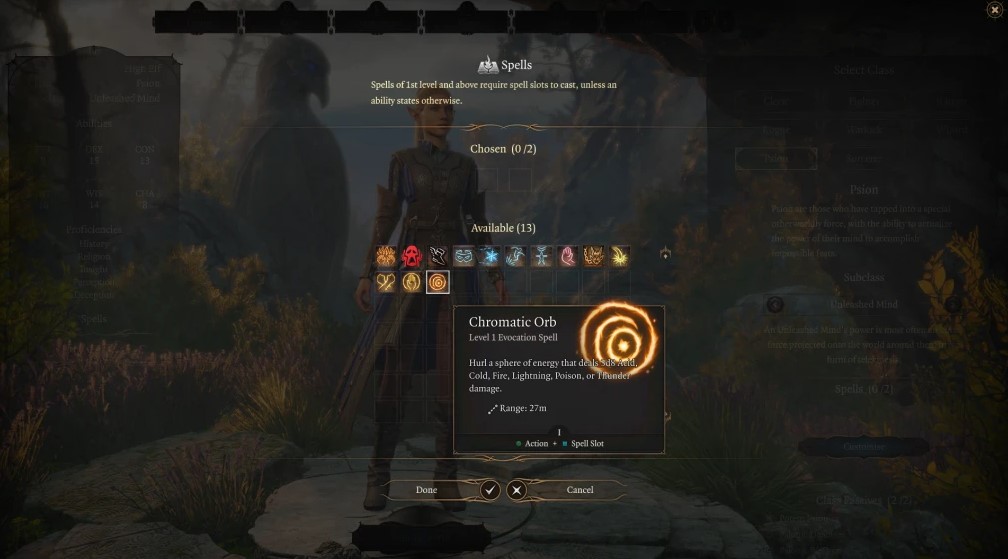This screenshot has width=1008, height=559.
Task: Select the white running boots spell
Action: pos(438,257)
